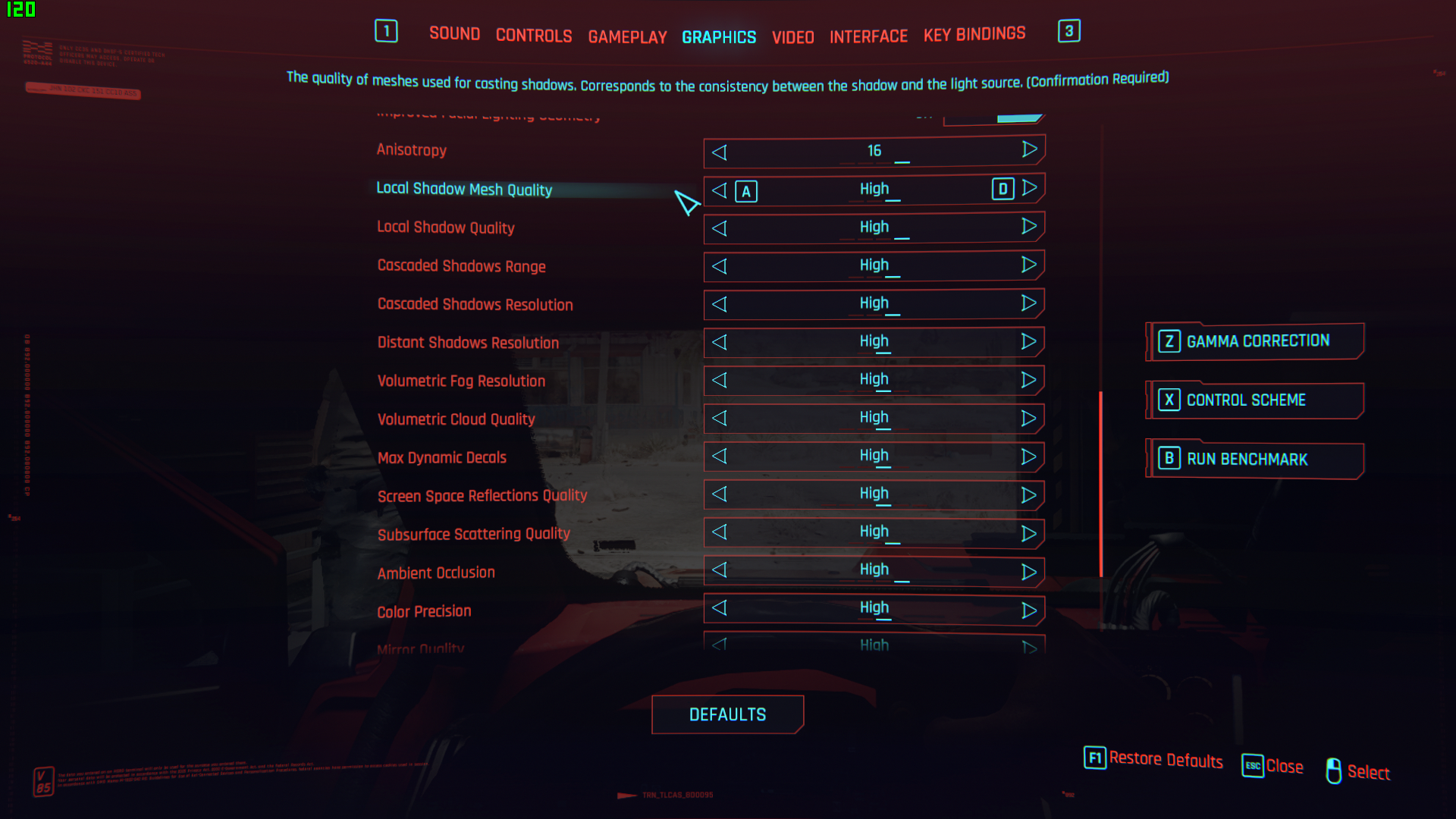Go to the Gameplay tab
Screen dimensions: 1456x819
627,37
